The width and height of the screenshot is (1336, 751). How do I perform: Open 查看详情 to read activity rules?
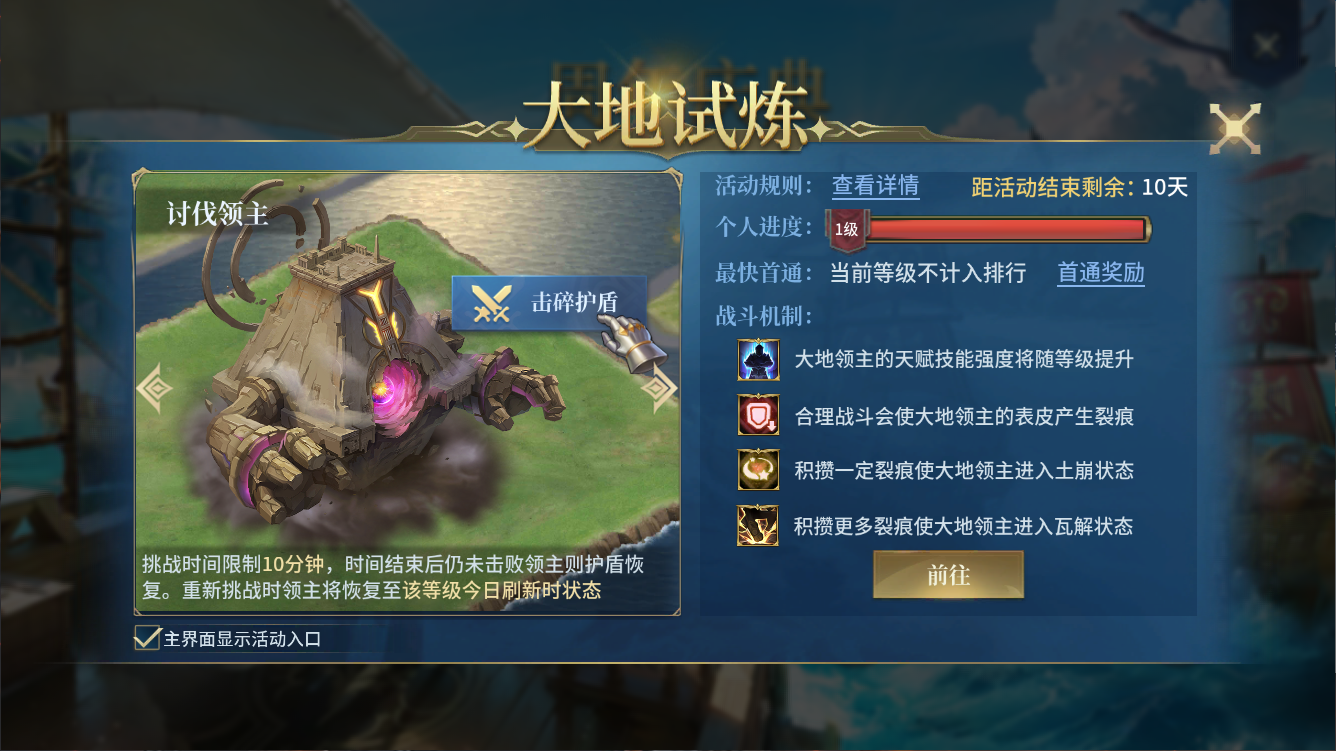877,187
